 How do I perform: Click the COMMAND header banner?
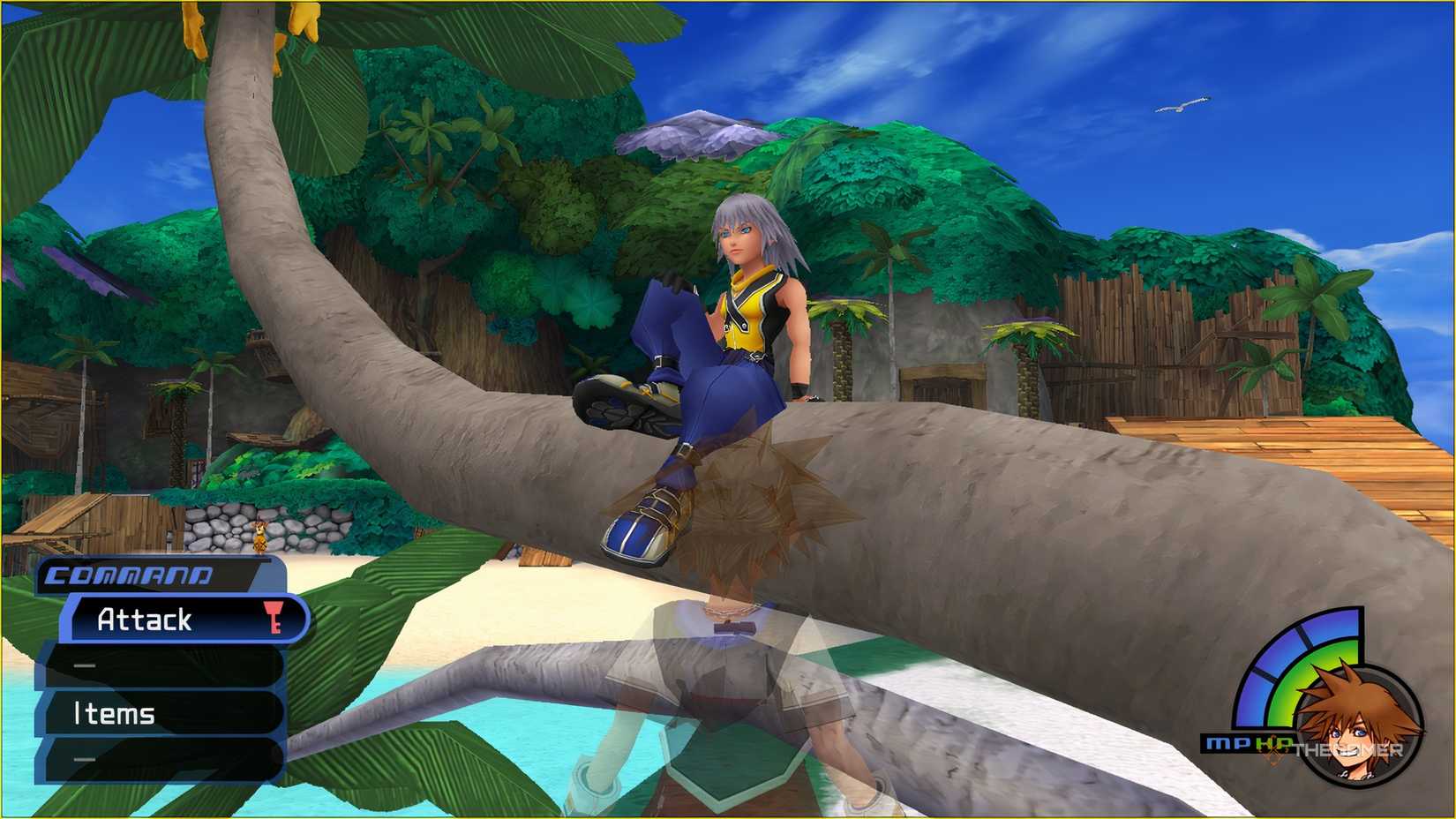[x=128, y=575]
